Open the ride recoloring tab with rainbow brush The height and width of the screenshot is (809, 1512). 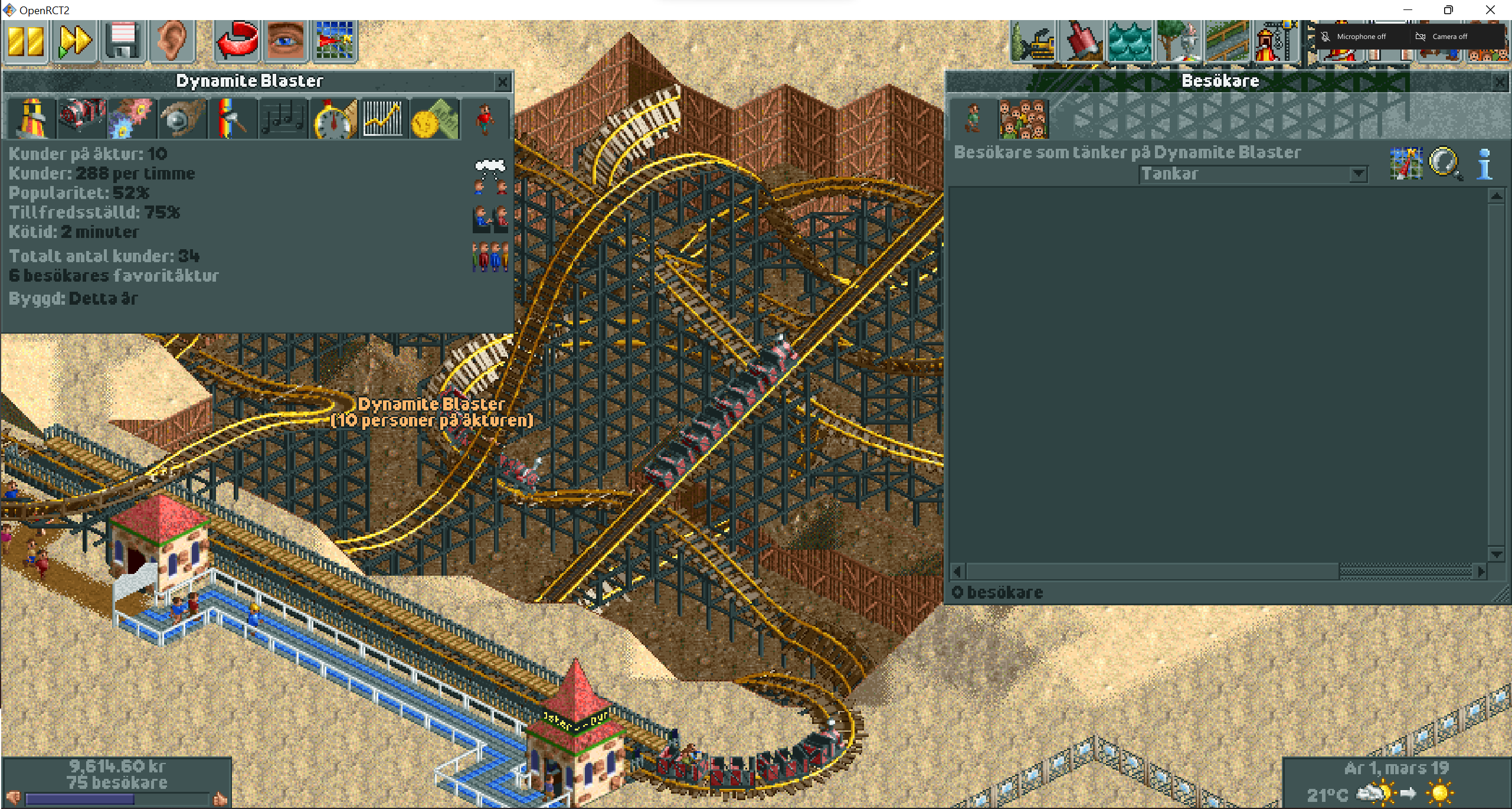pyautogui.click(x=233, y=118)
